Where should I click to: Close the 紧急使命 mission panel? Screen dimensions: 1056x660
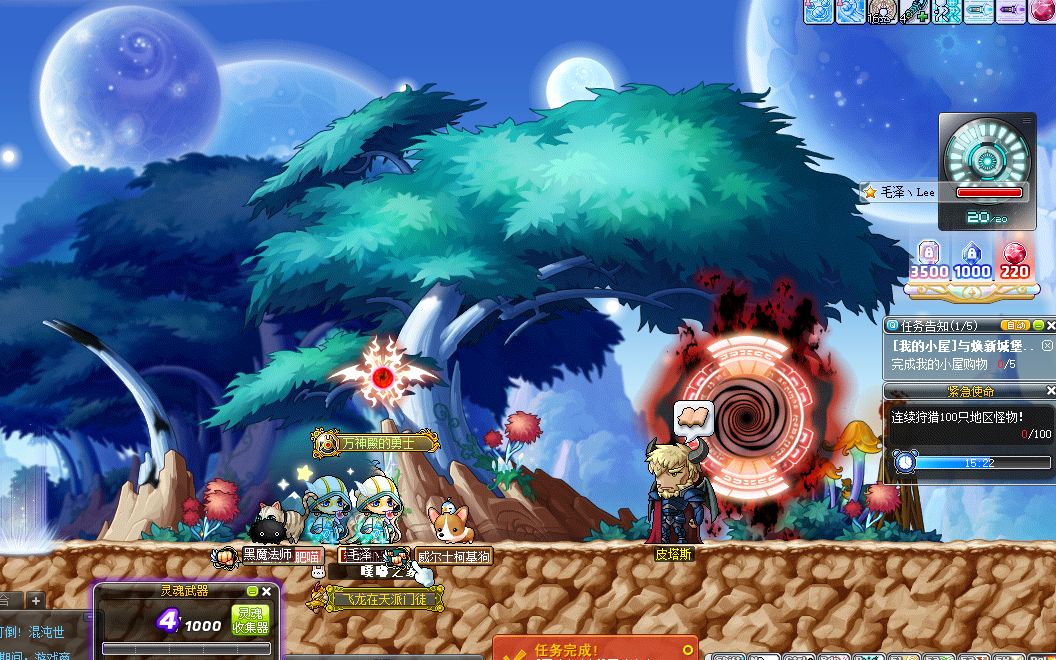point(1050,391)
